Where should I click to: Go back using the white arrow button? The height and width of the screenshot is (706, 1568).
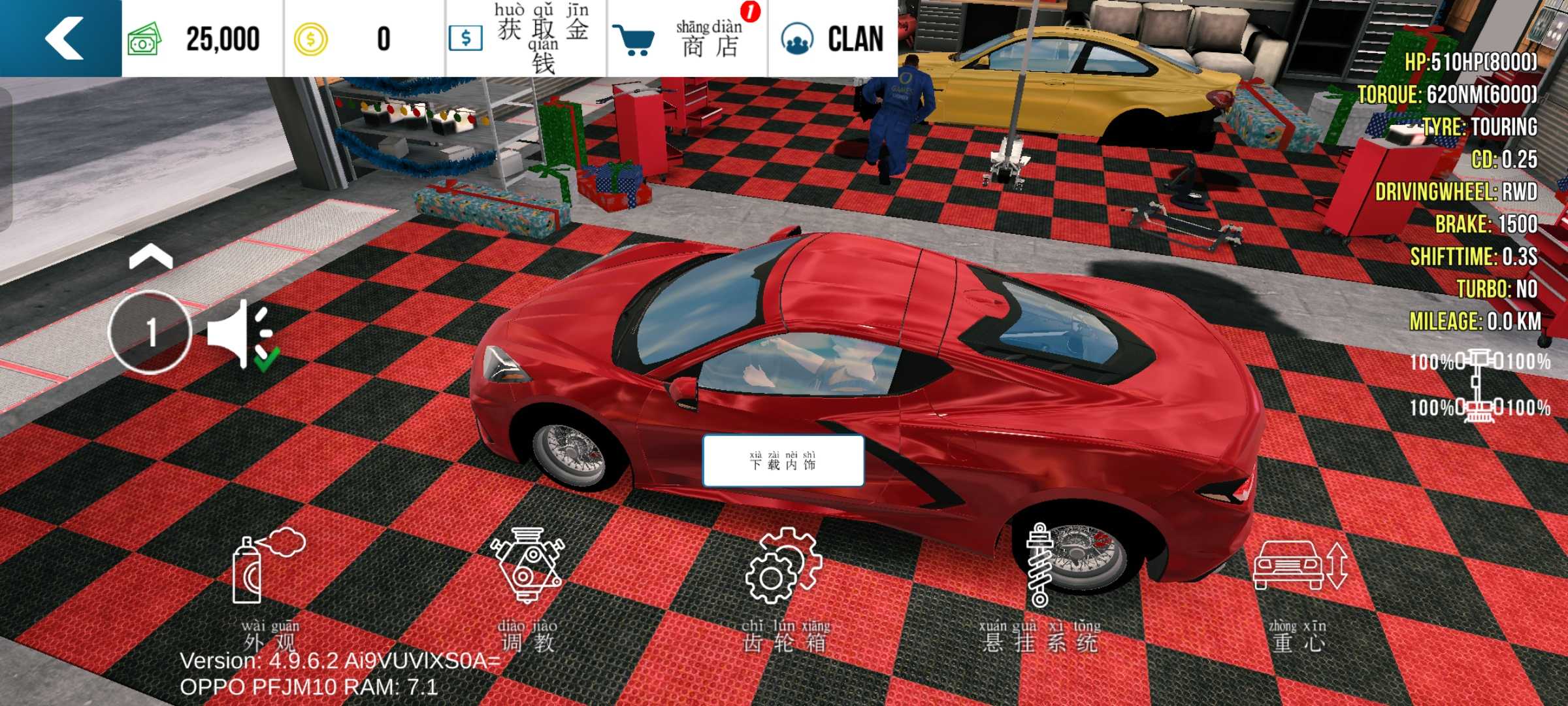62,38
